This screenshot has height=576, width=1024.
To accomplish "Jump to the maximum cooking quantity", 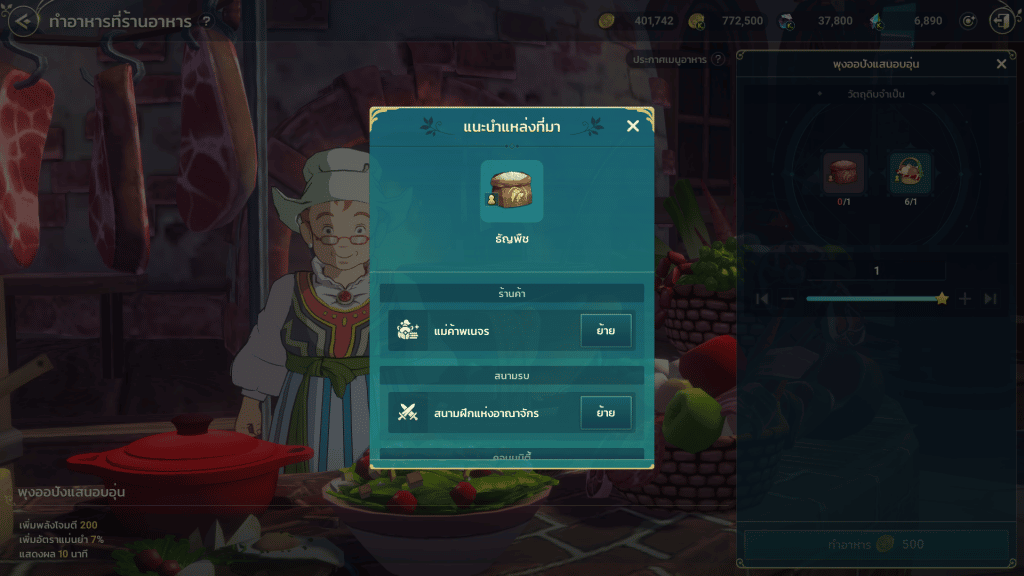I will pyautogui.click(x=990, y=299).
